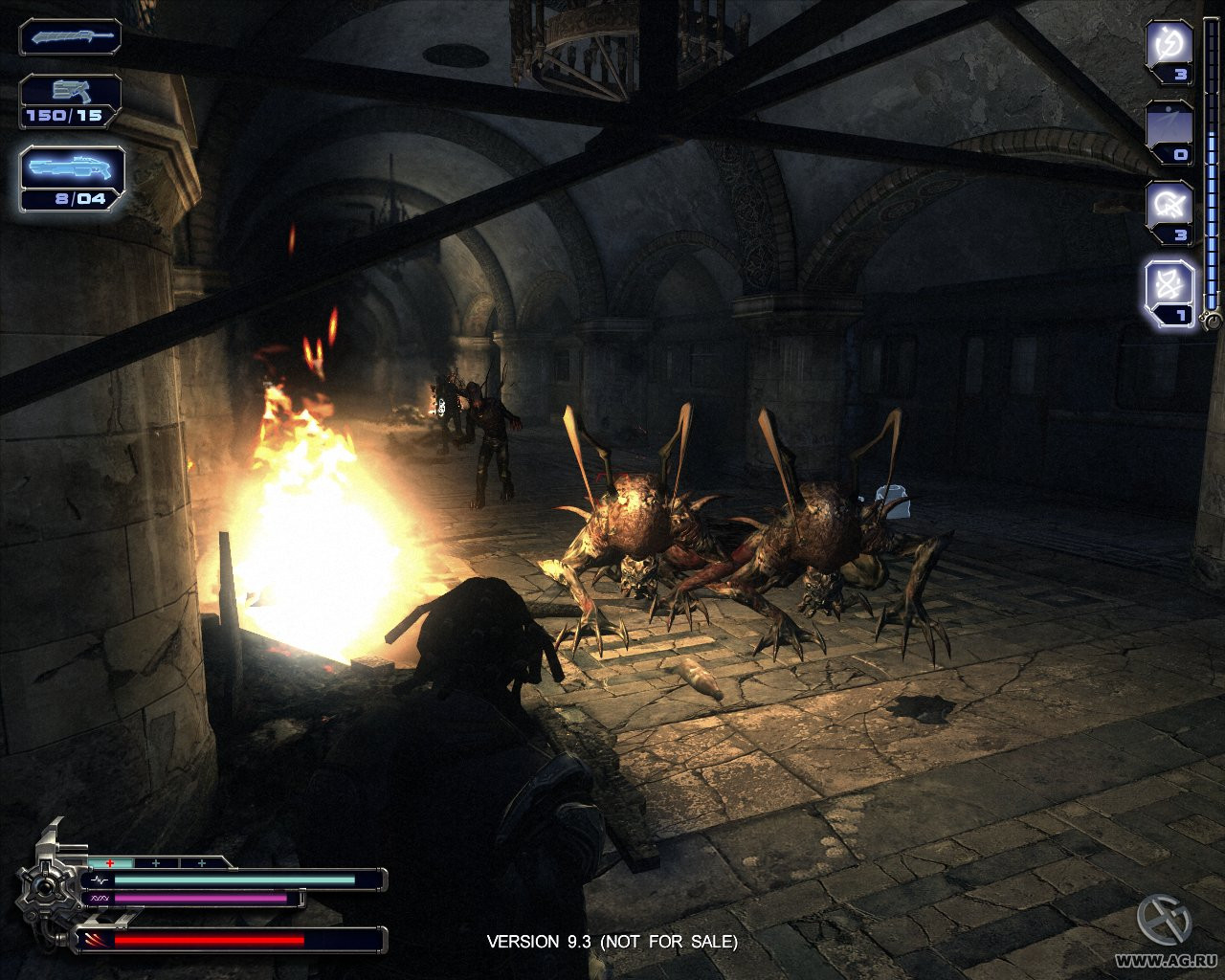This screenshot has height=980, width=1225.
Task: Activate the unhighlighted slashed-circle ability showing 3
Action: [1169, 205]
